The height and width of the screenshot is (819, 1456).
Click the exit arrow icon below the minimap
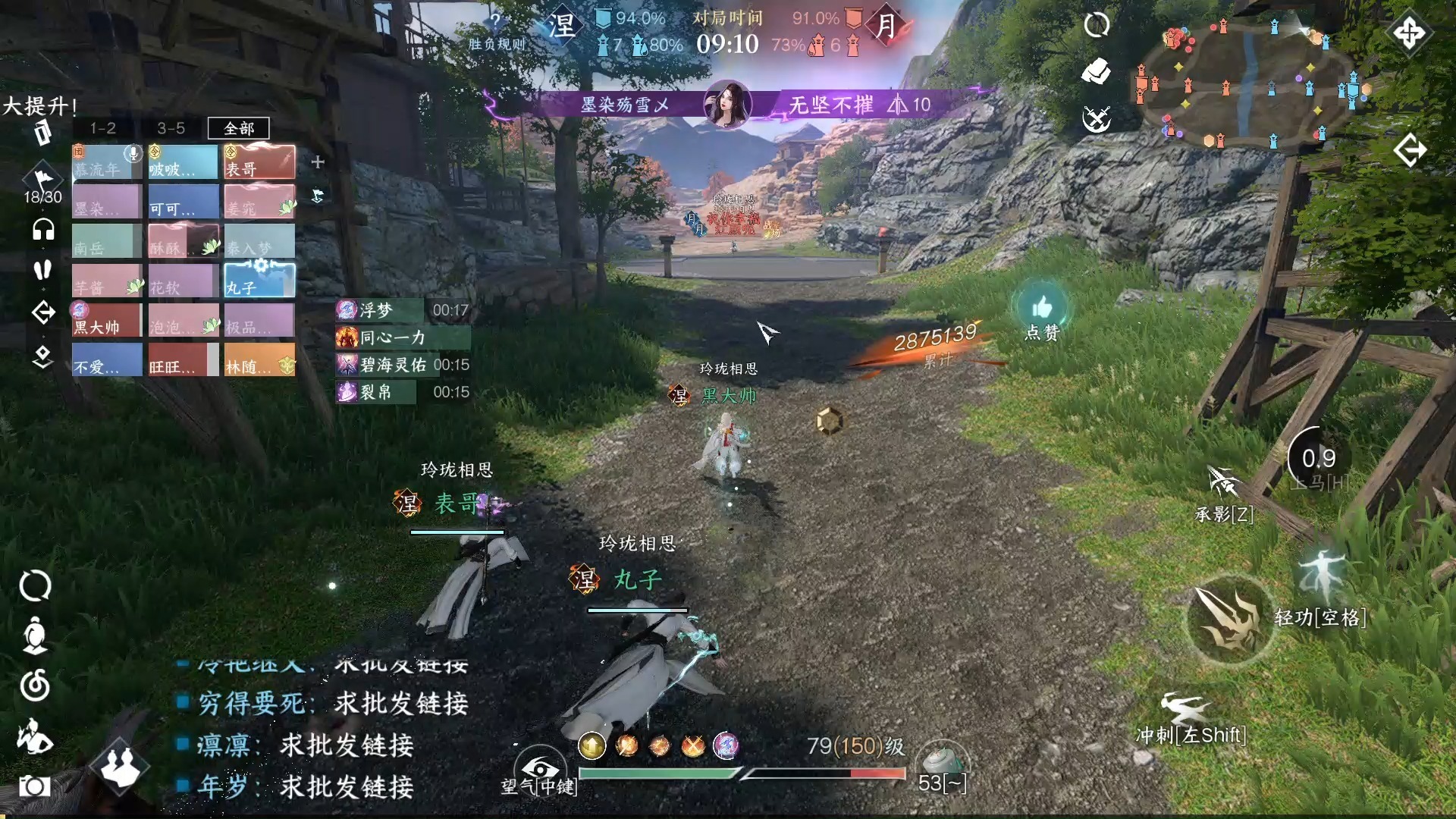pos(1410,150)
